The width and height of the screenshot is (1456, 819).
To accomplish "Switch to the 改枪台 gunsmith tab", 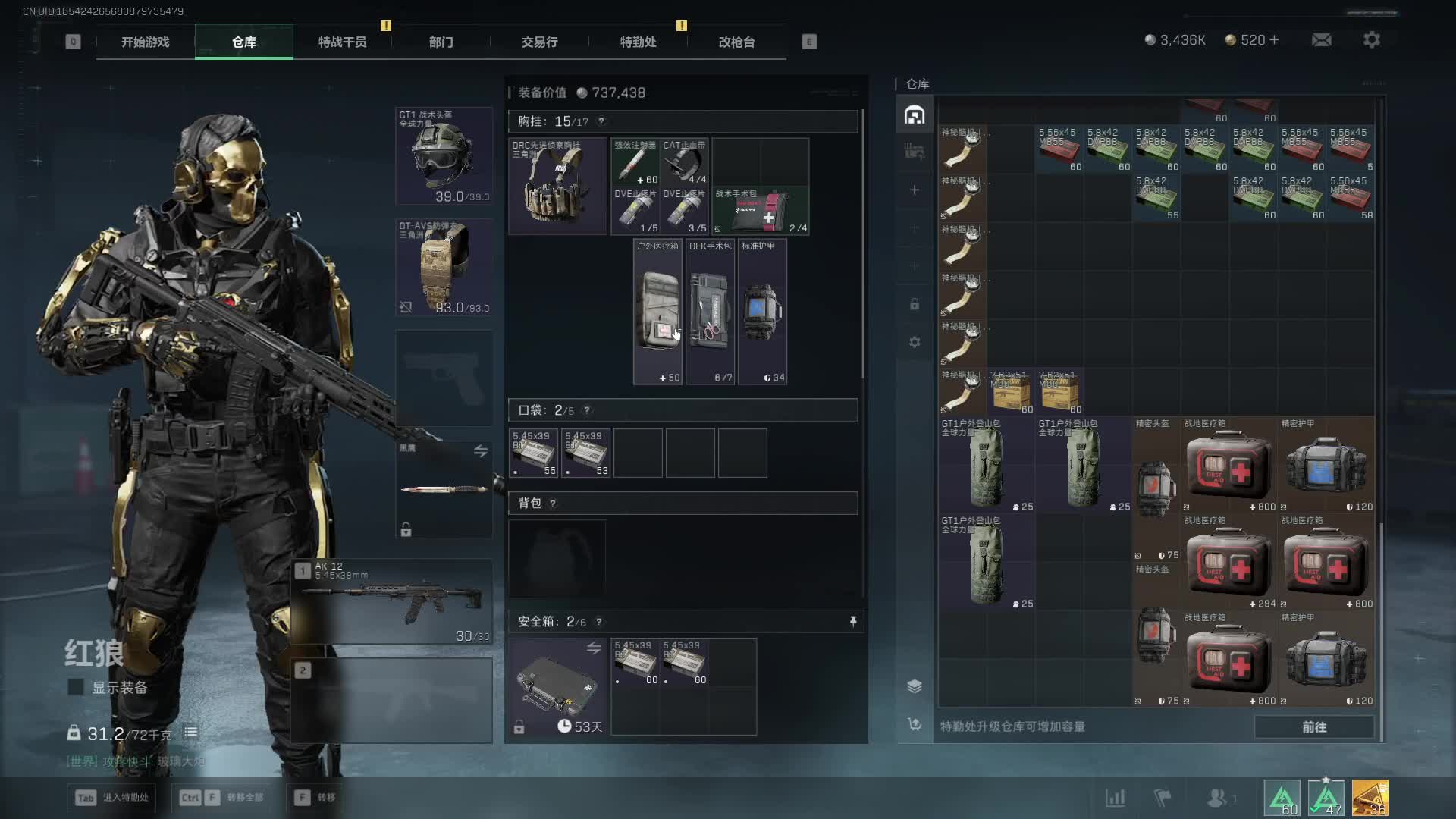I will click(736, 42).
